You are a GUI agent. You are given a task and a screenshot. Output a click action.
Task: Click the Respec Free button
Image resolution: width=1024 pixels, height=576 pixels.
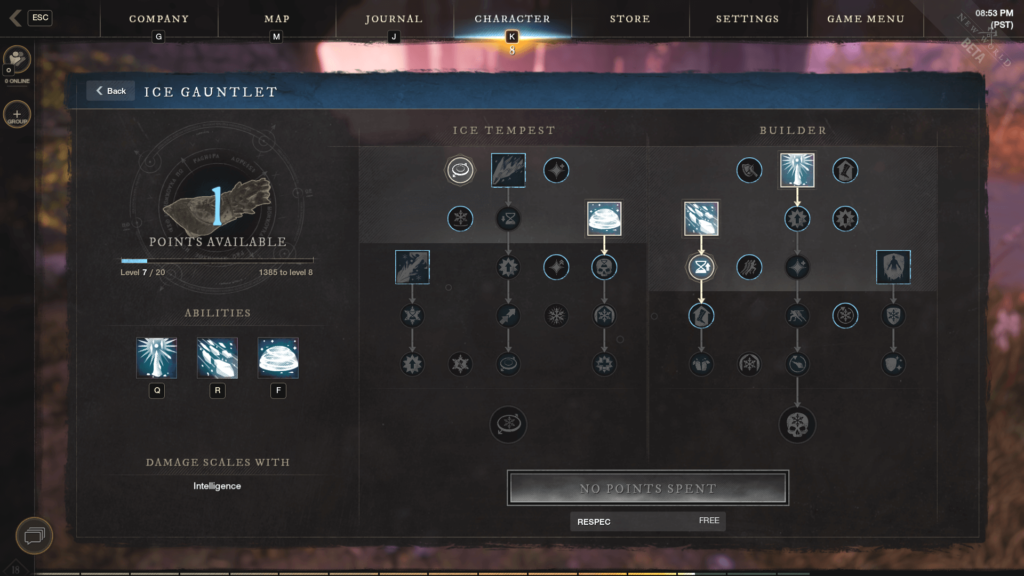tap(648, 521)
